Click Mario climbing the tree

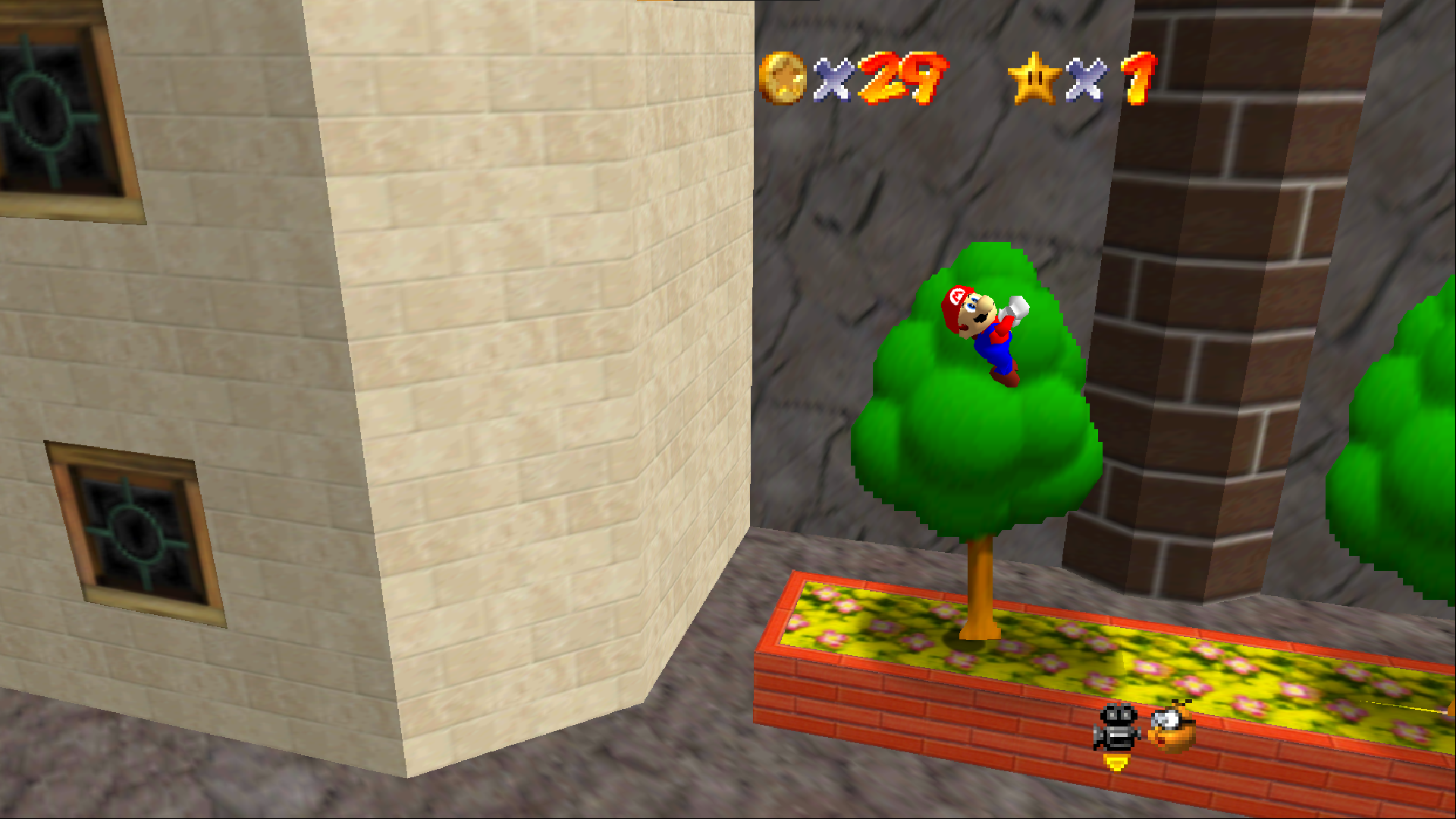click(x=986, y=334)
